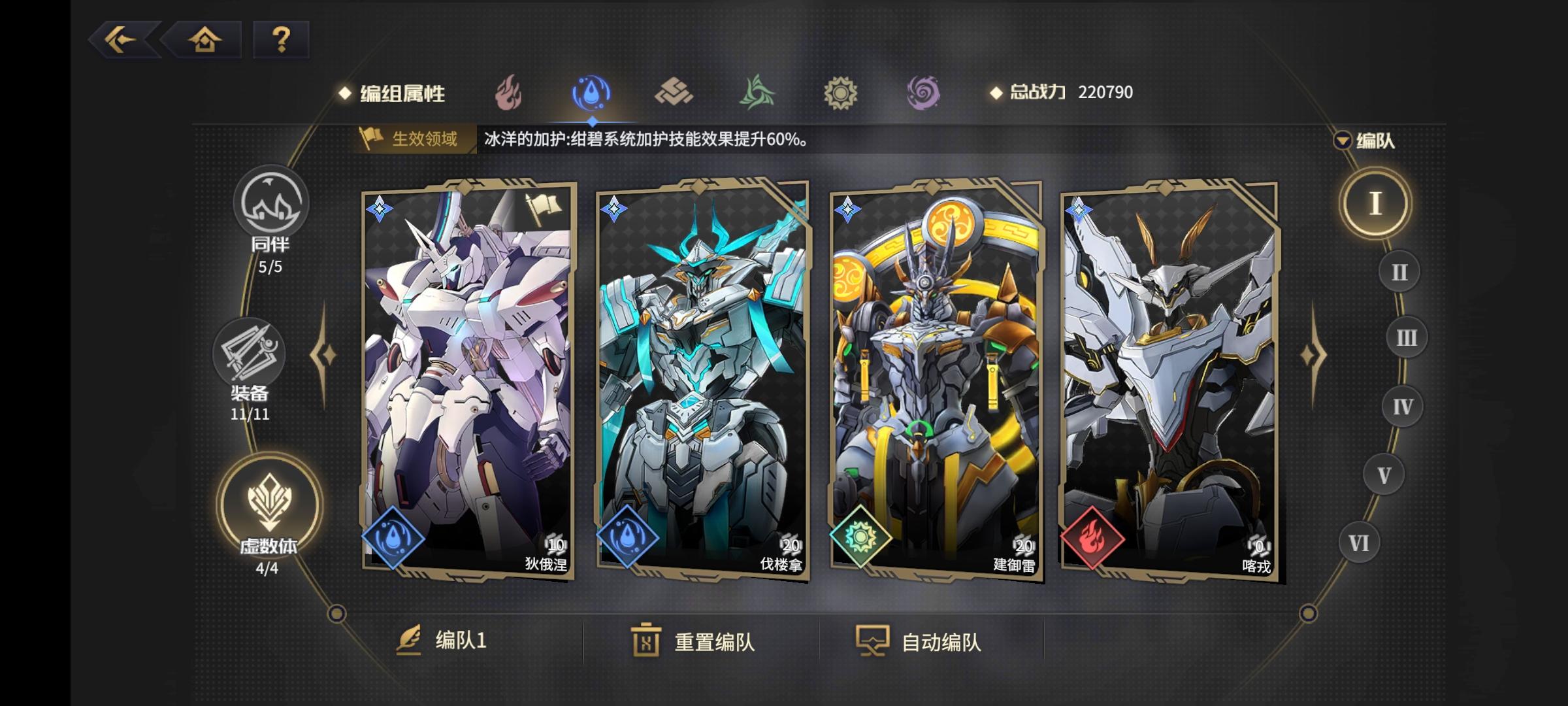Click the help question mark icon
The image size is (1568, 706).
281,41
